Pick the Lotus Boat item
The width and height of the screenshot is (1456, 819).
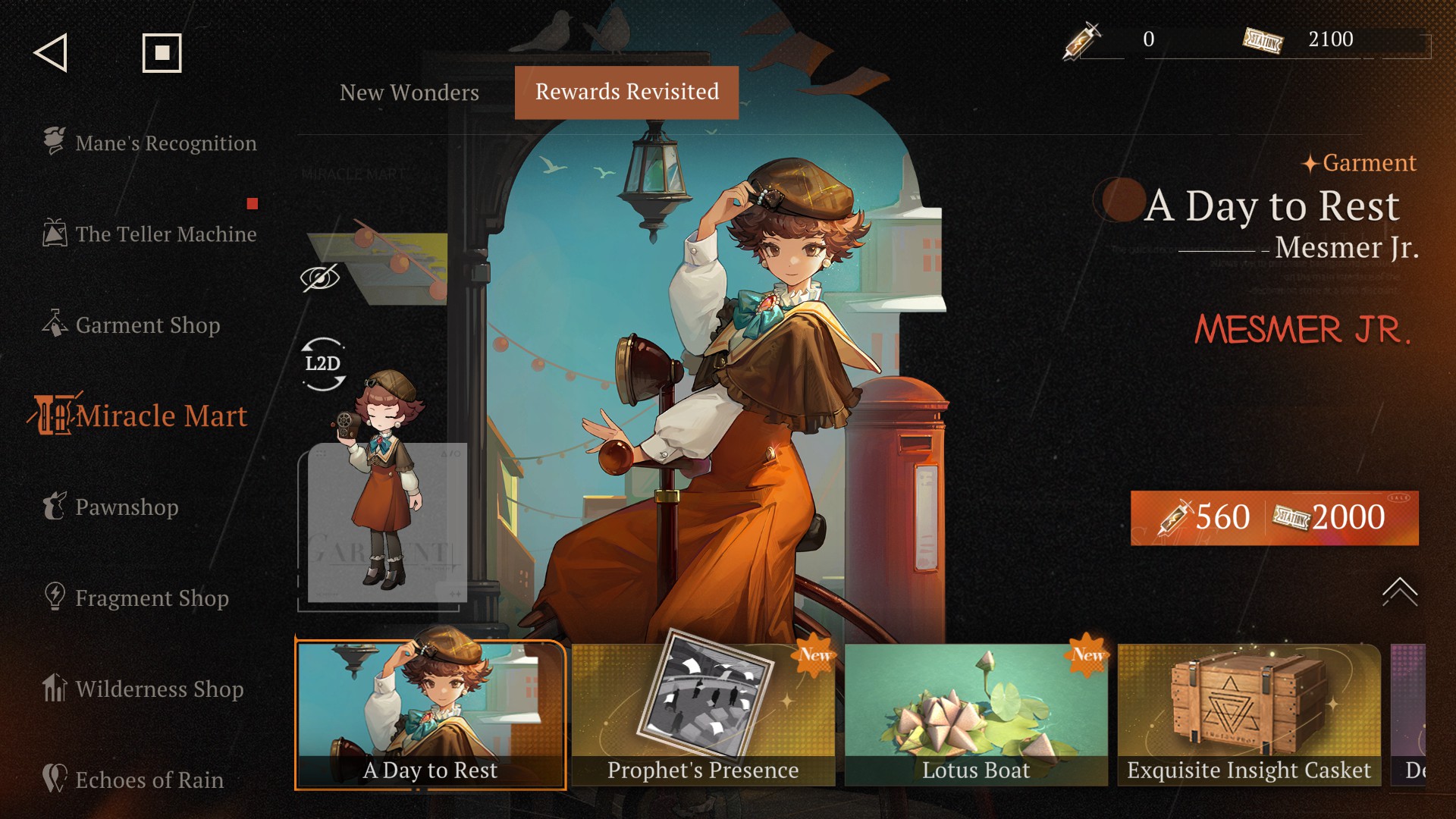[976, 714]
